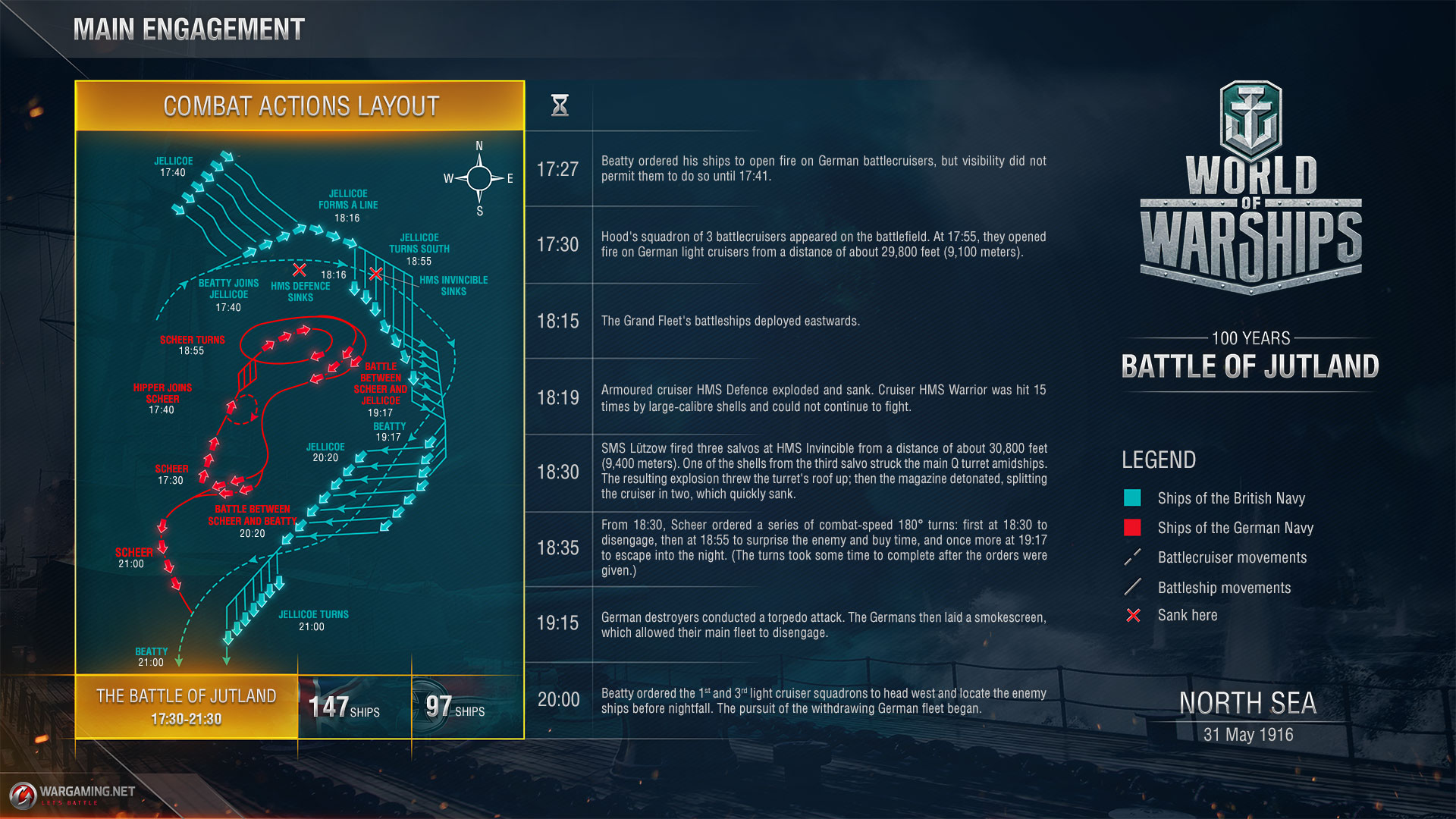
Task: Click the hourglass icon above the timeline
Action: [560, 105]
